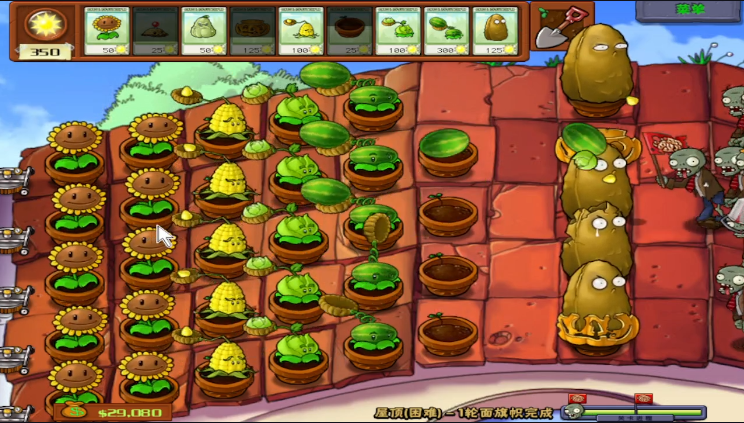744x423 pixels.
Task: Select the Sunflower seed packet
Action: pyautogui.click(x=107, y=31)
